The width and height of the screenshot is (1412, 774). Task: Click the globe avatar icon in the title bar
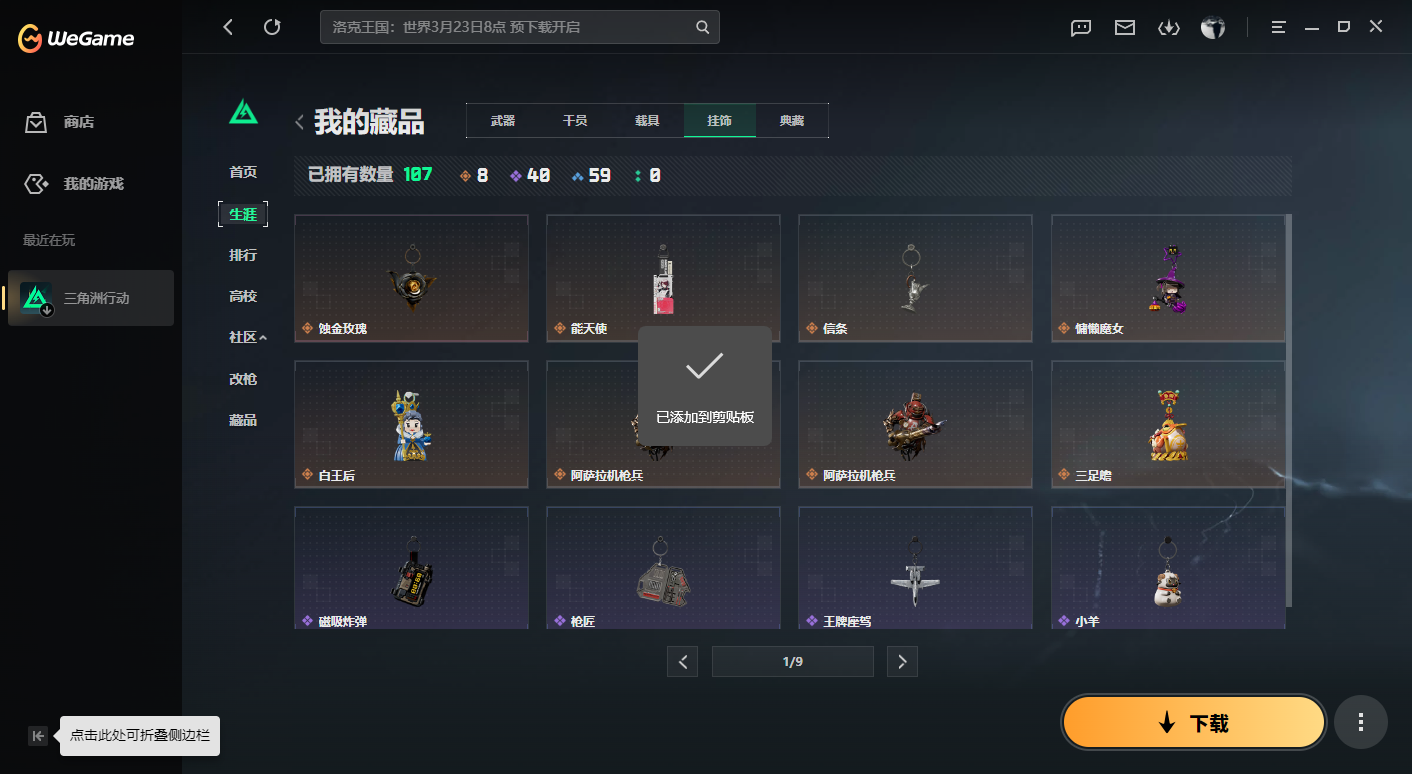tap(1212, 27)
